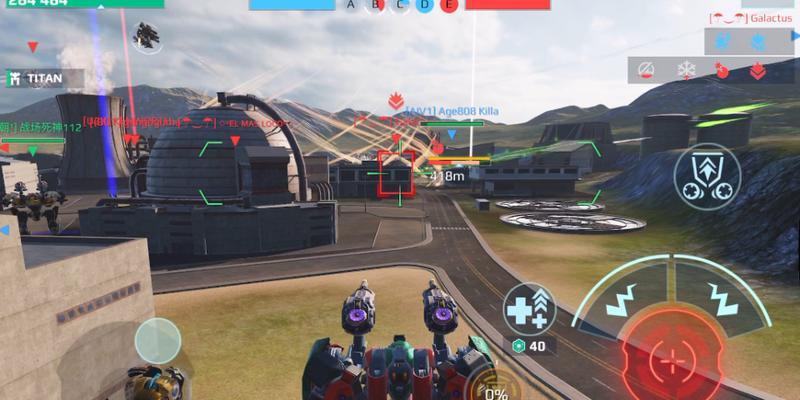
Task: Select the blue beacon D indicator
Action: tap(424, 6)
